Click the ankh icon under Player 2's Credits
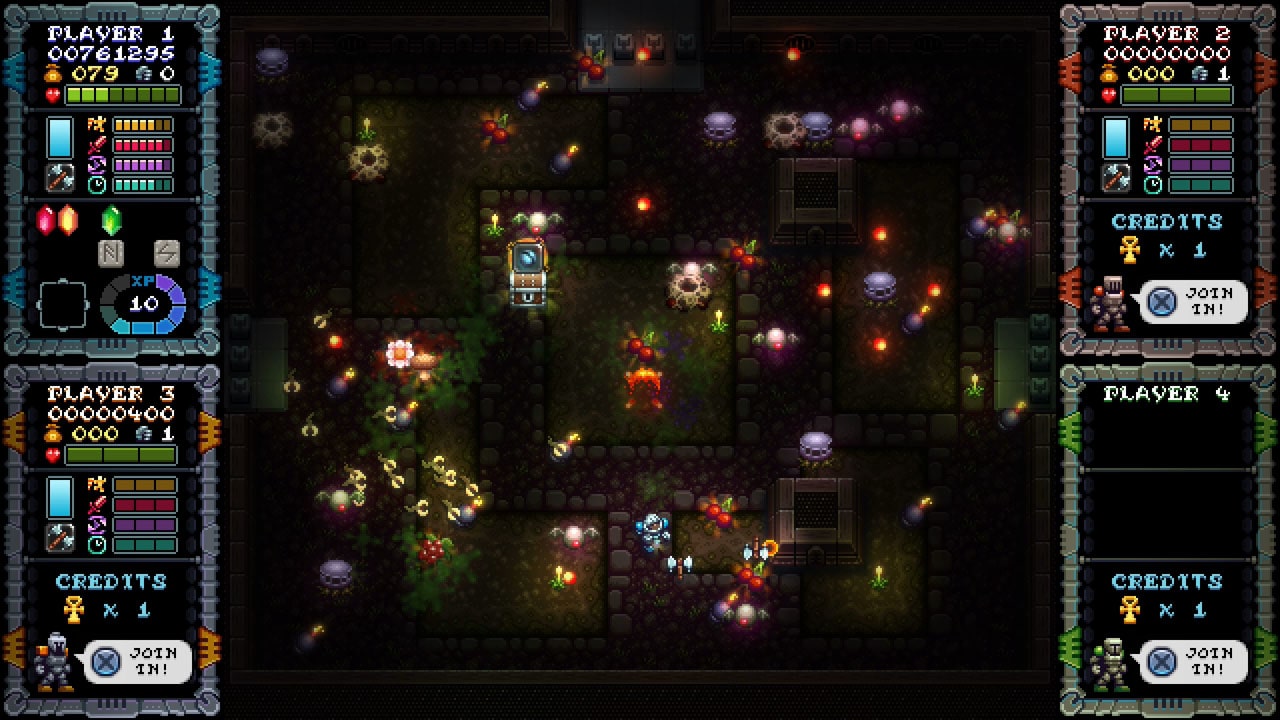This screenshot has height=720, width=1280. pos(1129,250)
